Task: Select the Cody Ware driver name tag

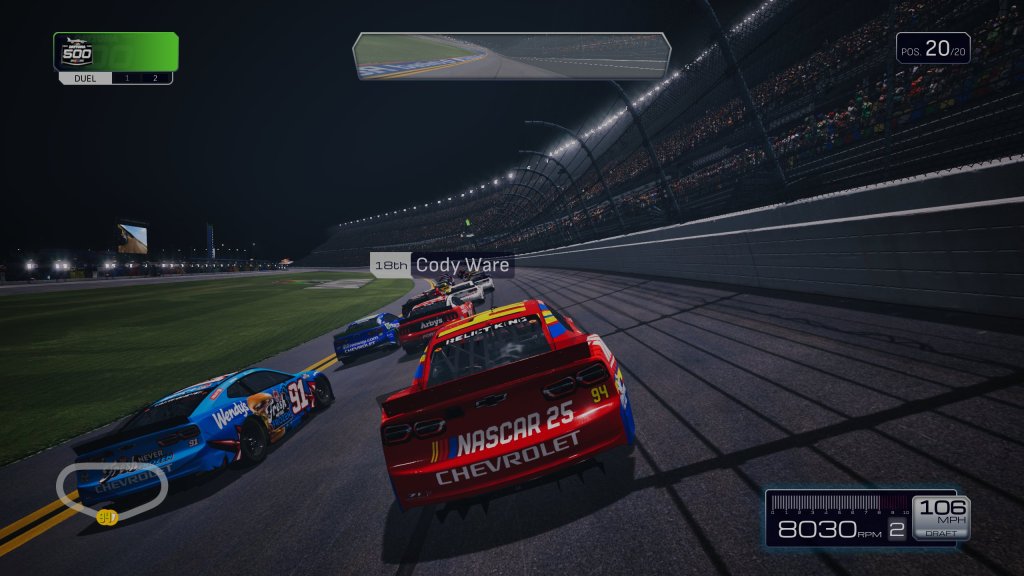Action: tap(442, 265)
